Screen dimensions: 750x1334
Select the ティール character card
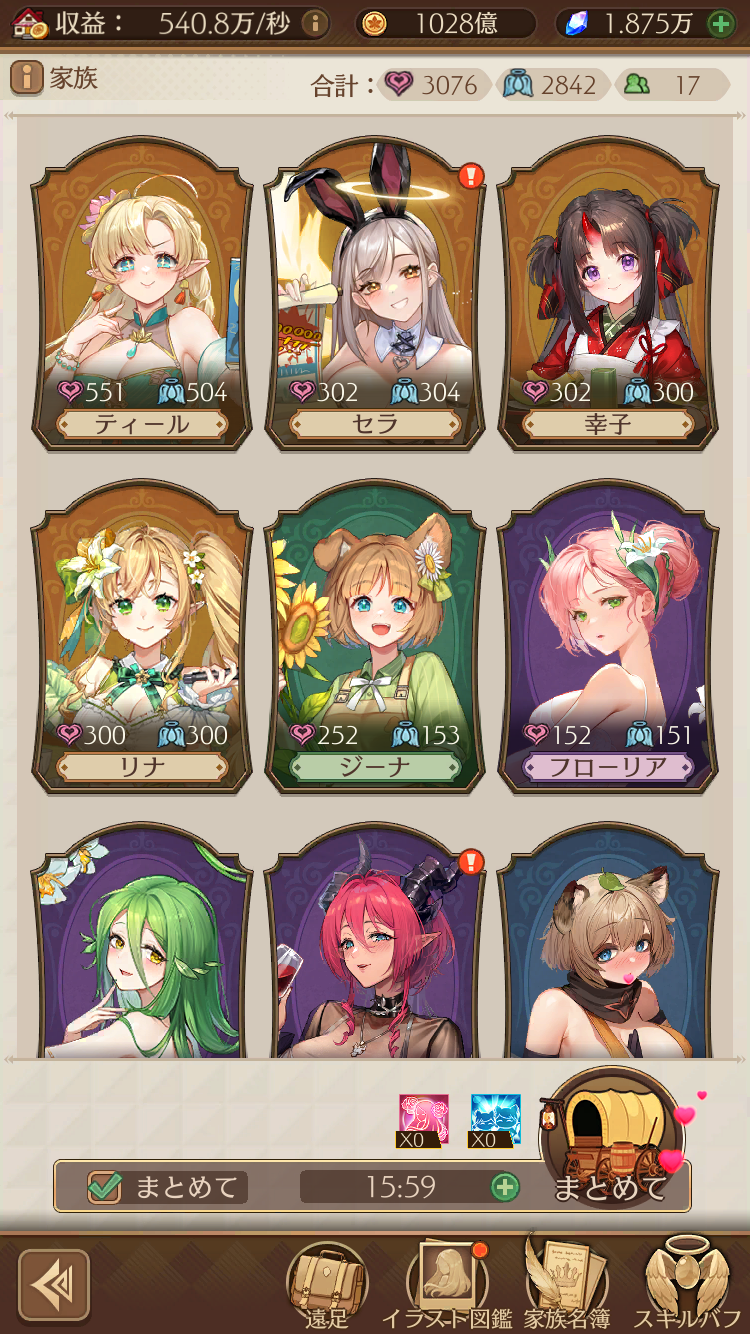pos(142,295)
